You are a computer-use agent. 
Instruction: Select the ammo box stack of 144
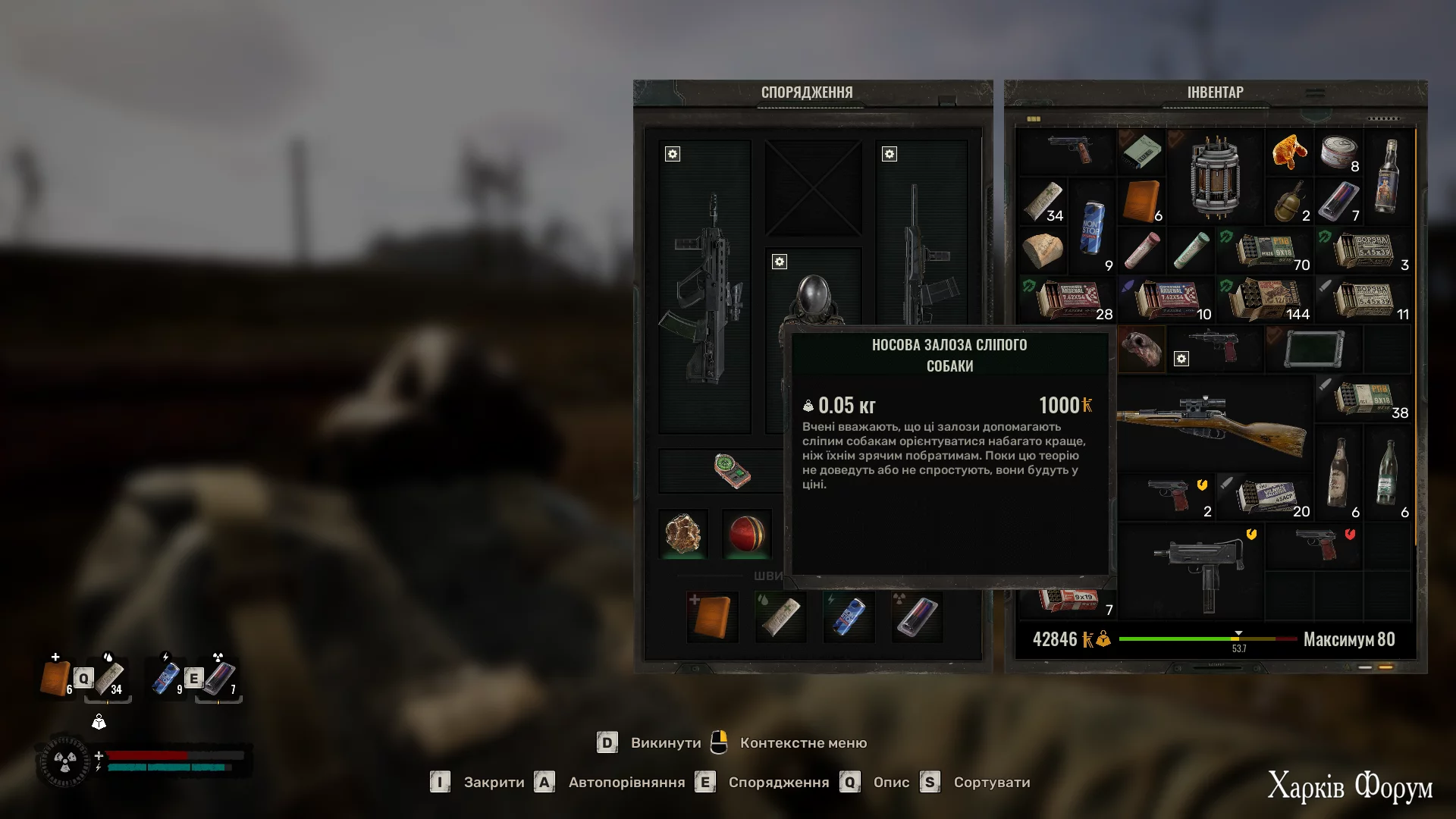(x=1266, y=300)
